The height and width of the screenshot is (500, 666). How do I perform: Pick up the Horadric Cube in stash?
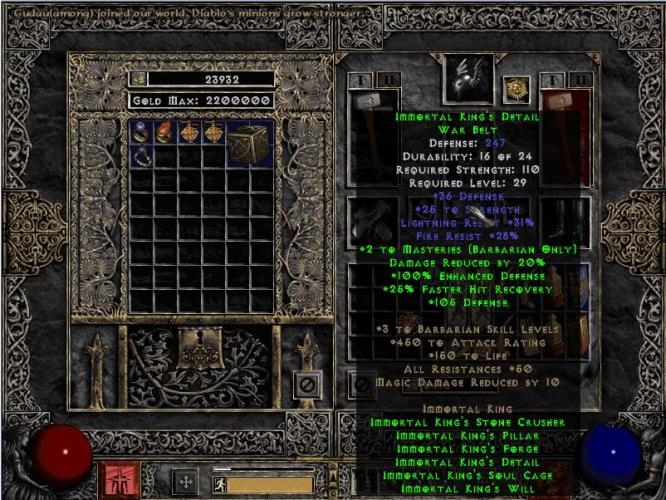(248, 144)
